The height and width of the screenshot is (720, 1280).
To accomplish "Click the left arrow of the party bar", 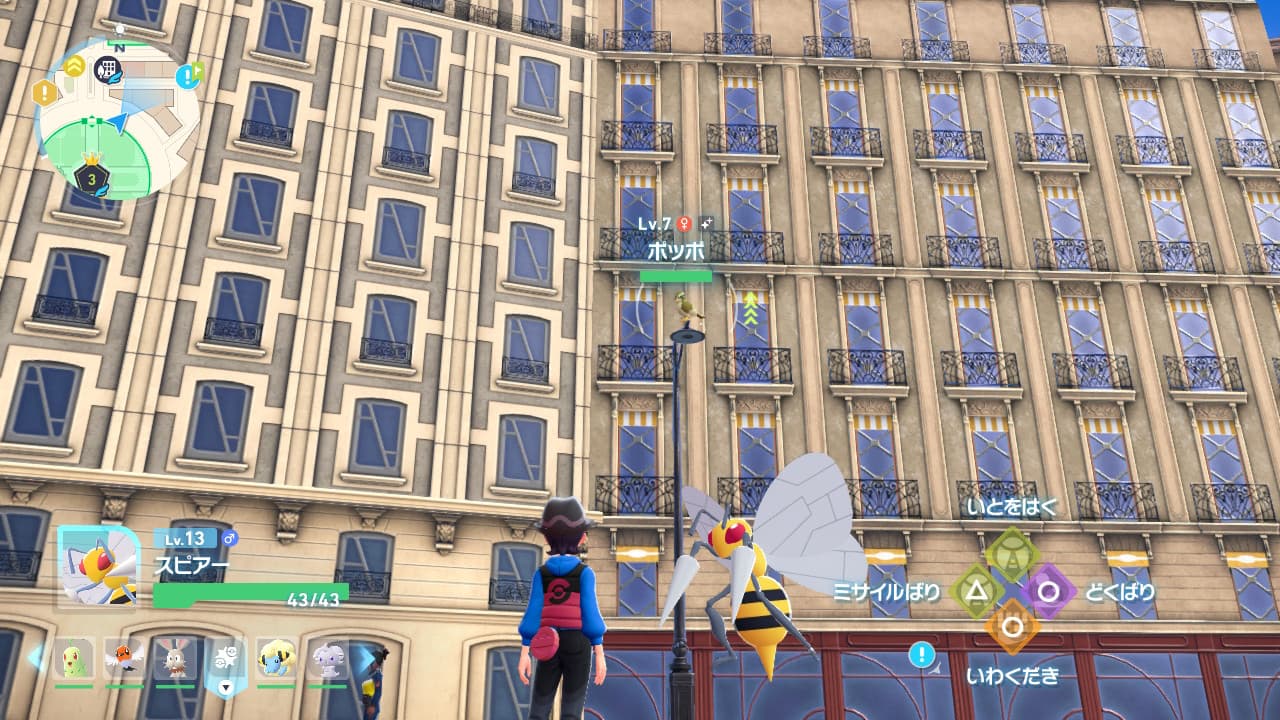I will (35, 657).
